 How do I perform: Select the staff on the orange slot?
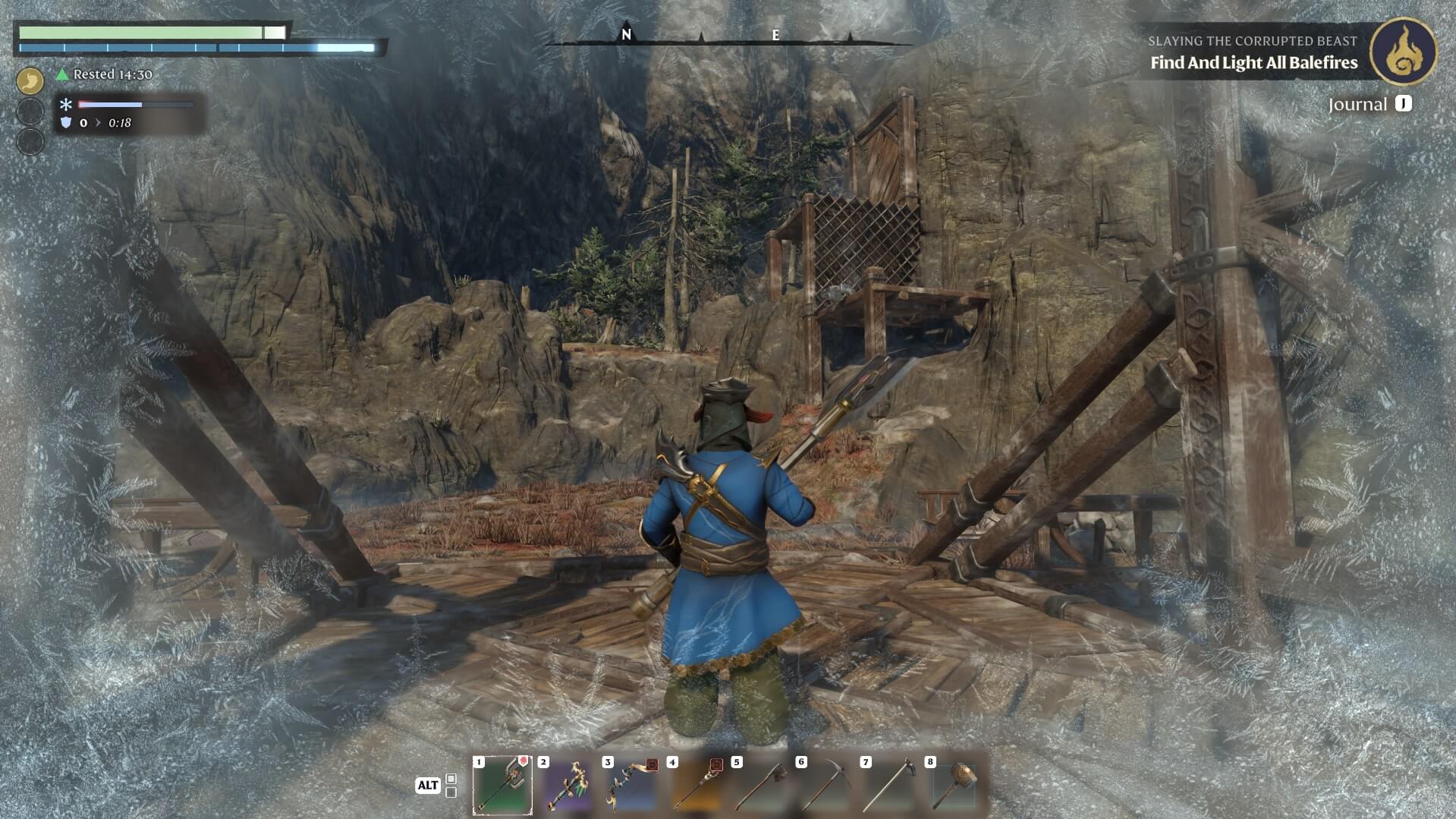click(697, 786)
